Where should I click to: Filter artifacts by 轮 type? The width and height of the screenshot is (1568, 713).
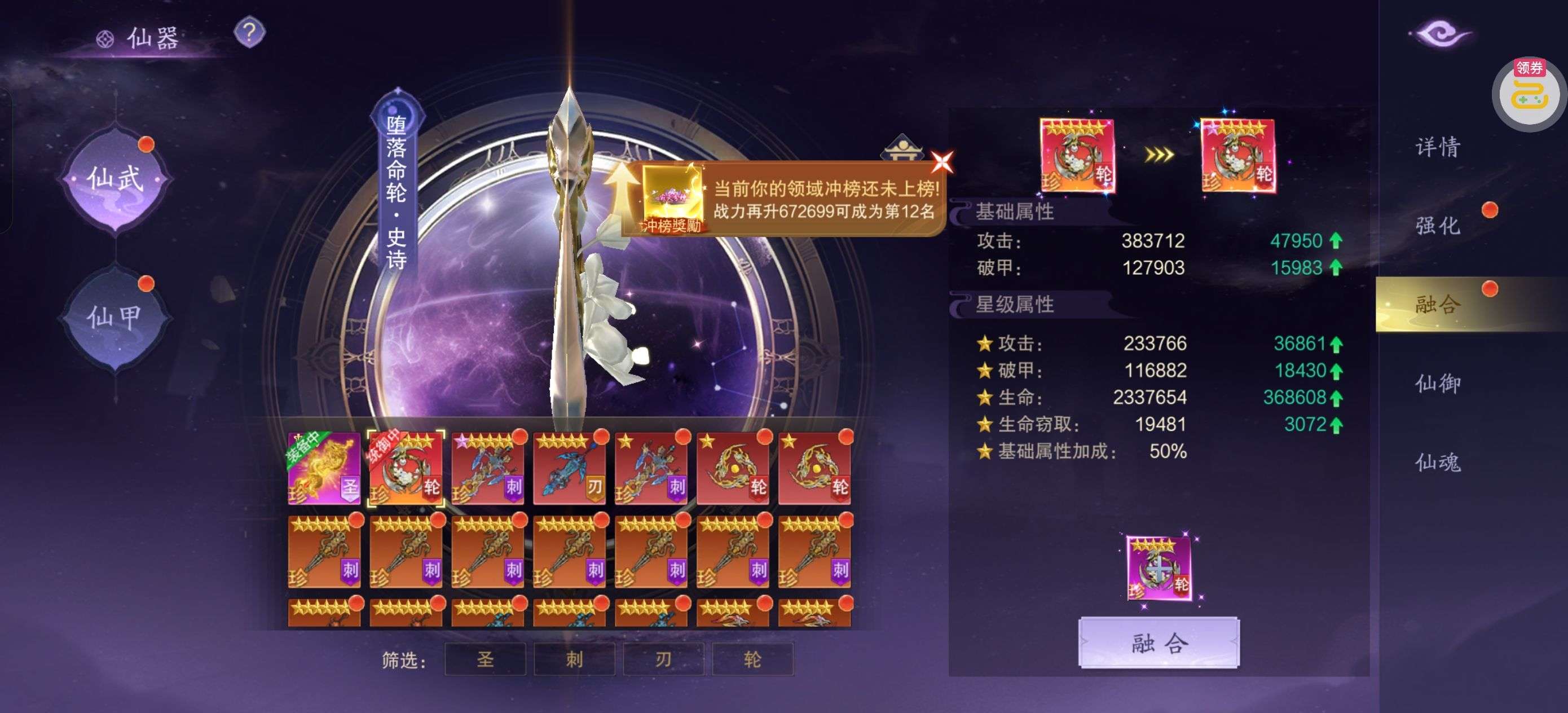pyautogui.click(x=752, y=659)
